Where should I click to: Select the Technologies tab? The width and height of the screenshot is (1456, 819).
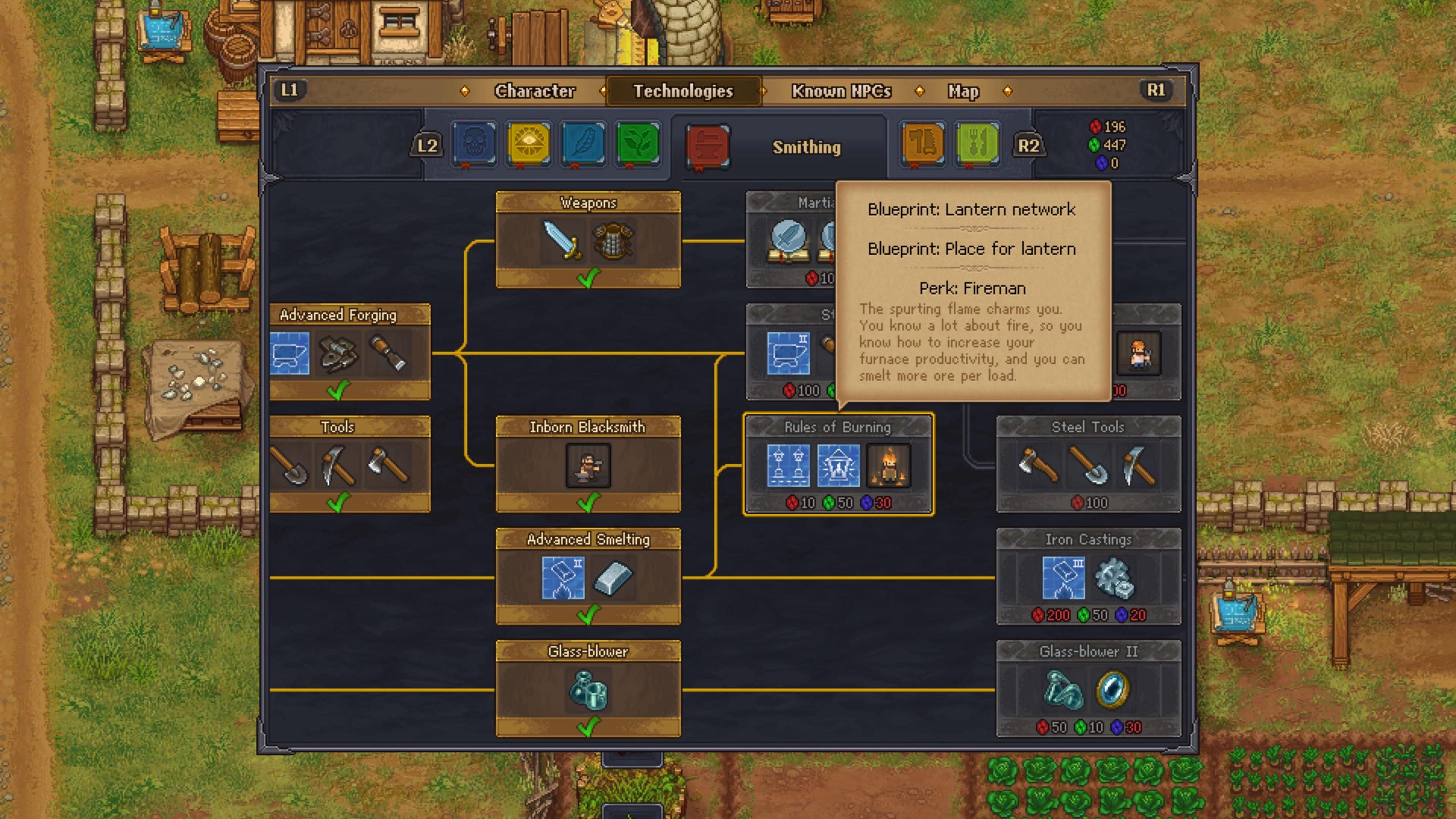pyautogui.click(x=683, y=91)
